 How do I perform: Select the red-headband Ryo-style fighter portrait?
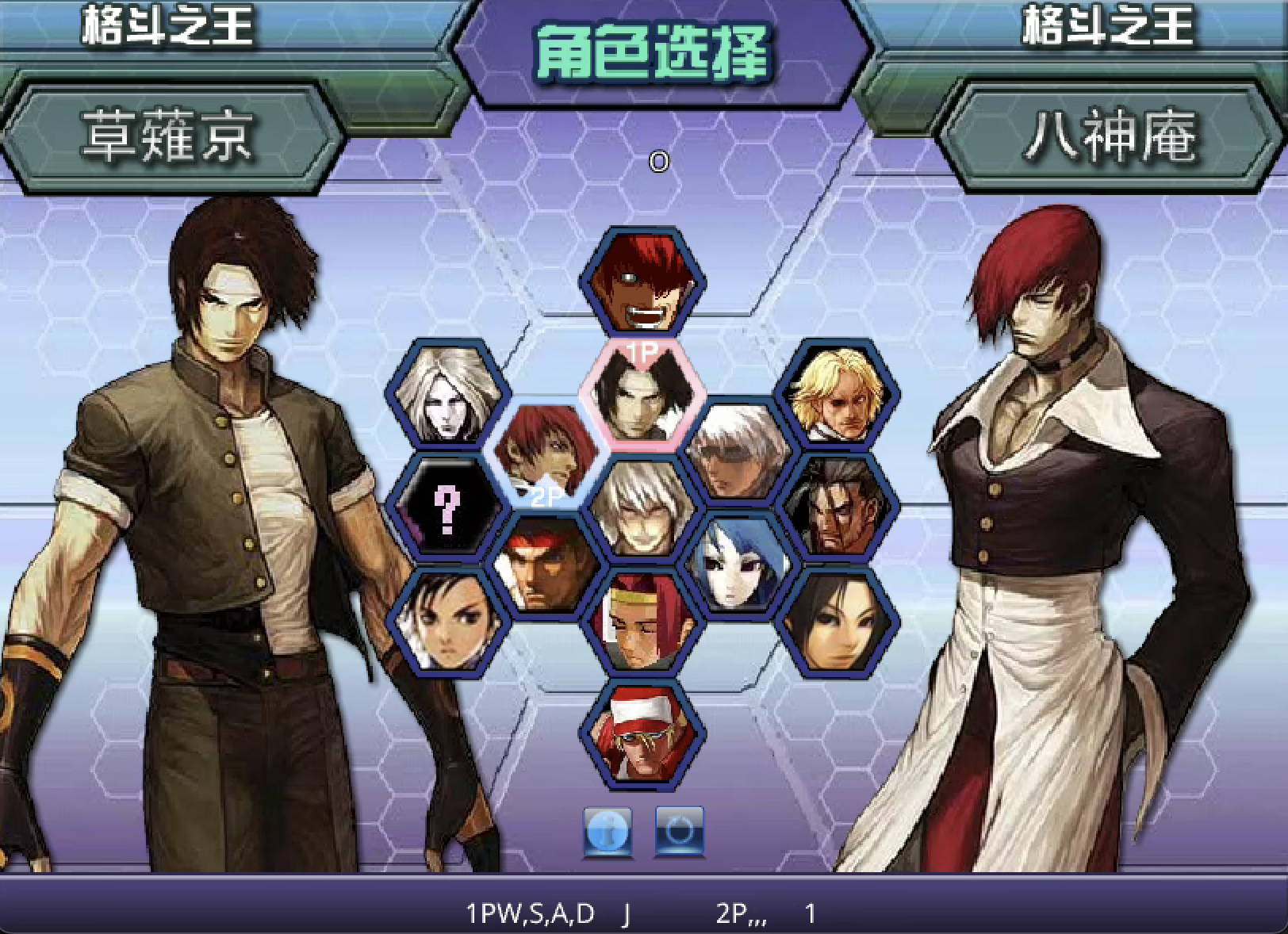547,567
